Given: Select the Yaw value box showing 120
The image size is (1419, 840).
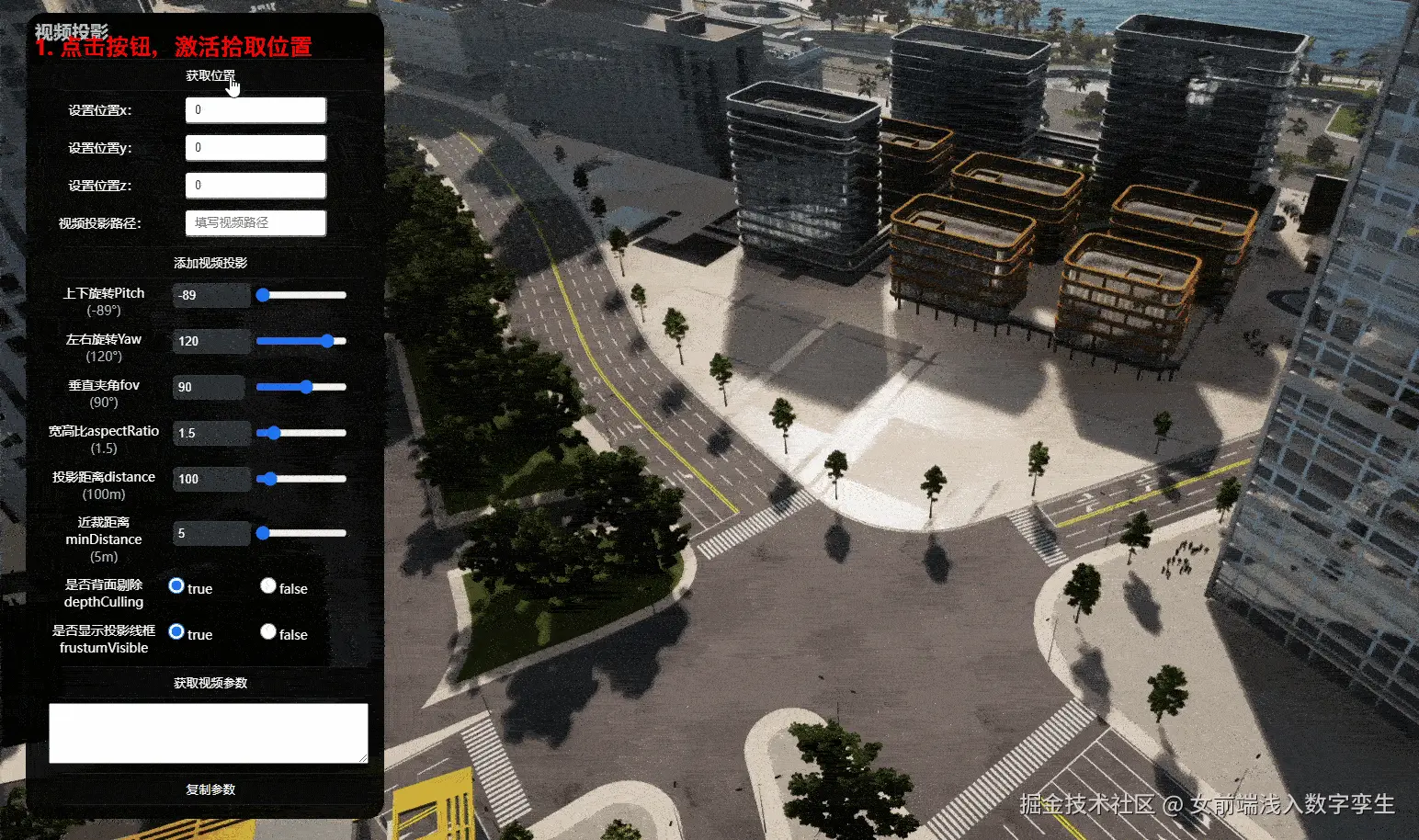Looking at the screenshot, I should [x=210, y=341].
